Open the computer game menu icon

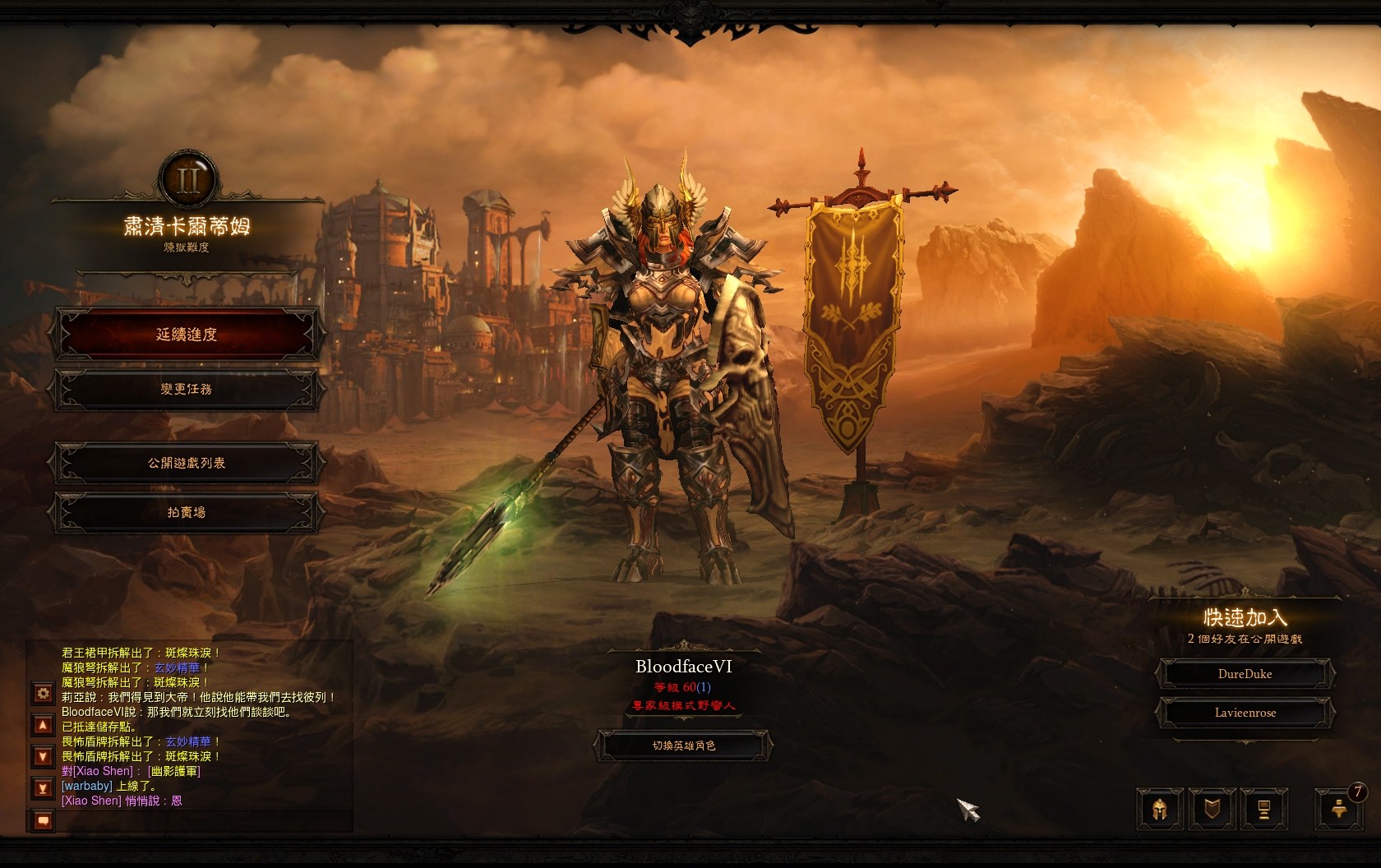click(x=1264, y=809)
